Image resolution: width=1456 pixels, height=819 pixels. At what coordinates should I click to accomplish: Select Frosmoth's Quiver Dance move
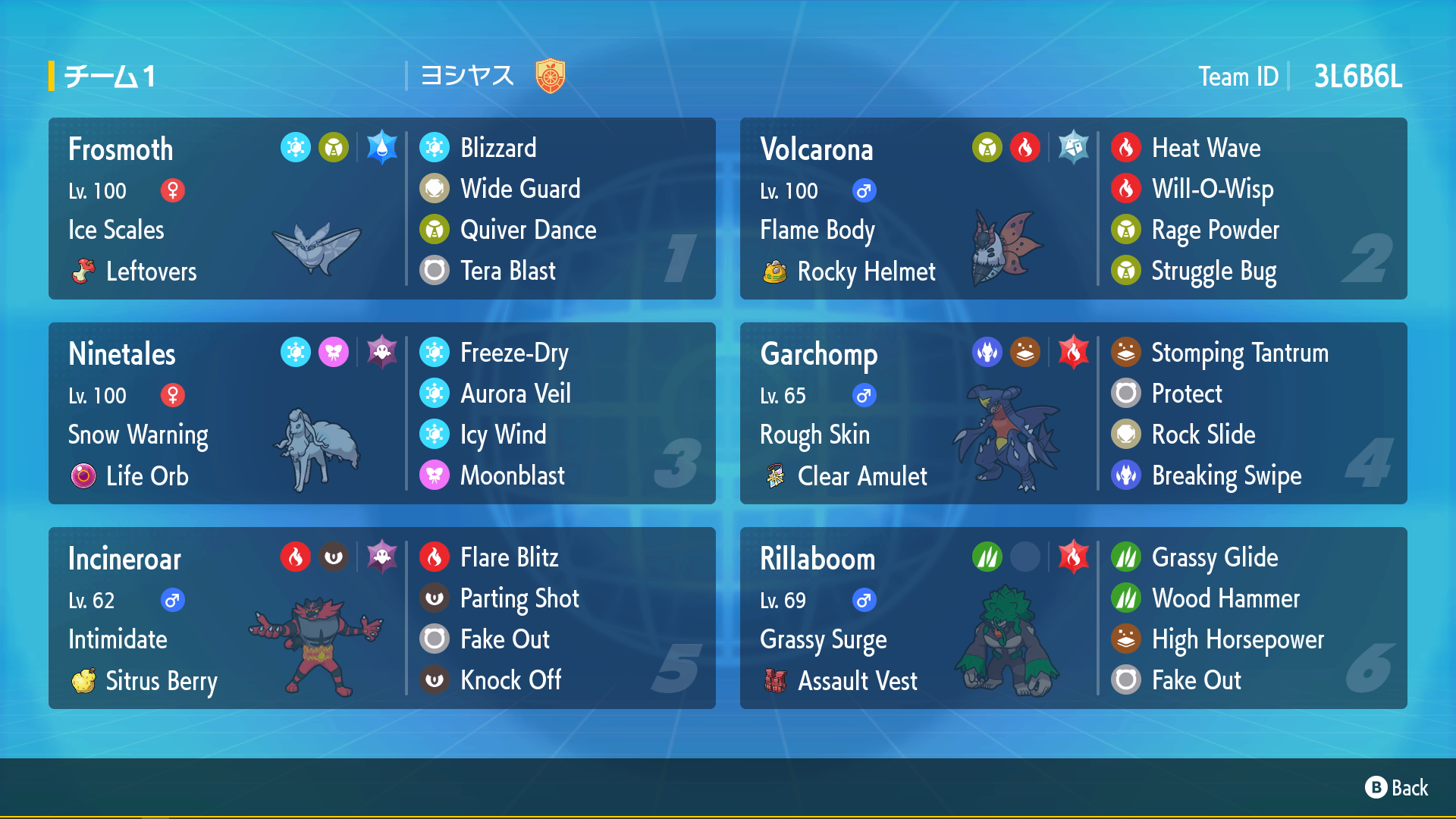[528, 230]
